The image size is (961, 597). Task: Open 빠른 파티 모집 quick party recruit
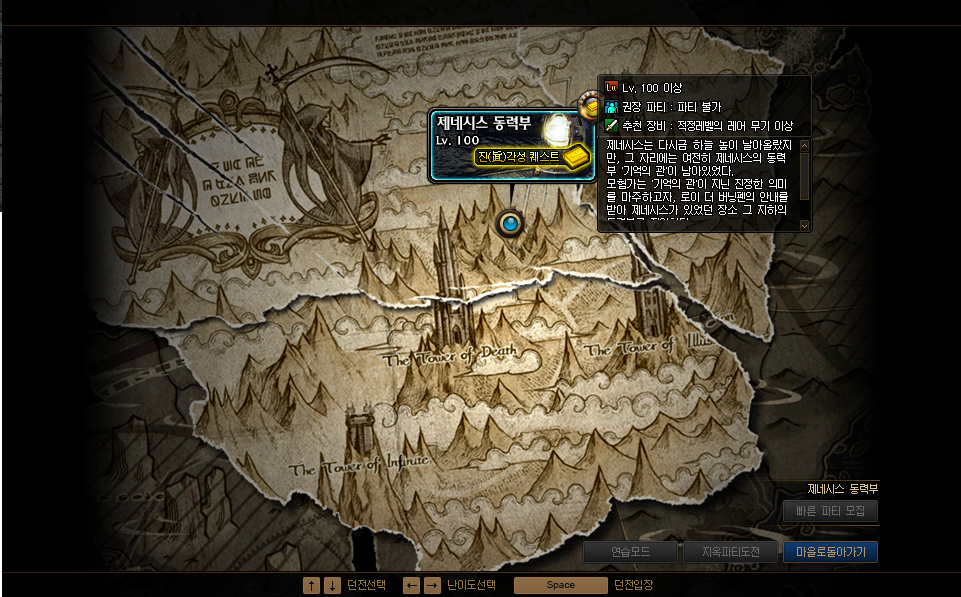[x=830, y=511]
